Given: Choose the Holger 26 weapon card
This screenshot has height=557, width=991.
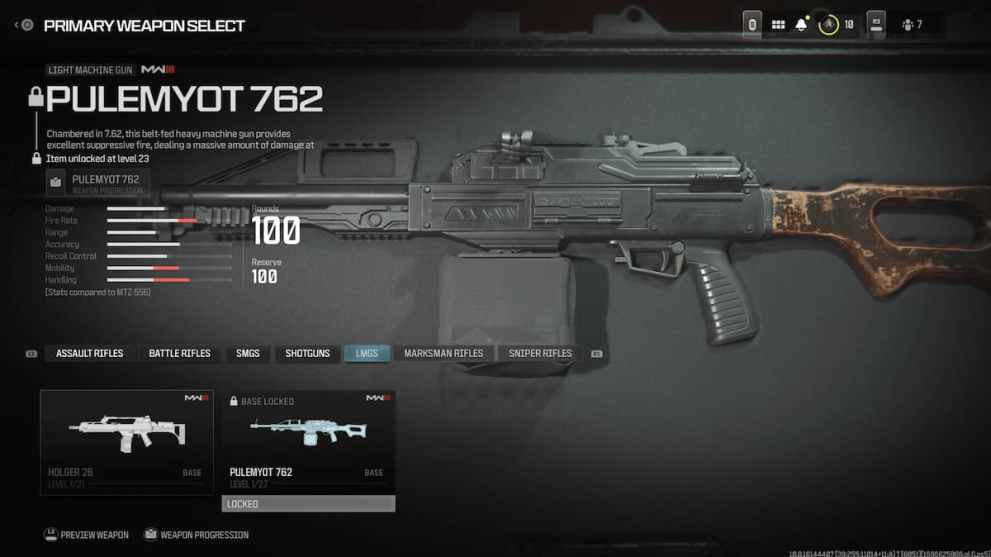Looking at the screenshot, I should point(126,441).
